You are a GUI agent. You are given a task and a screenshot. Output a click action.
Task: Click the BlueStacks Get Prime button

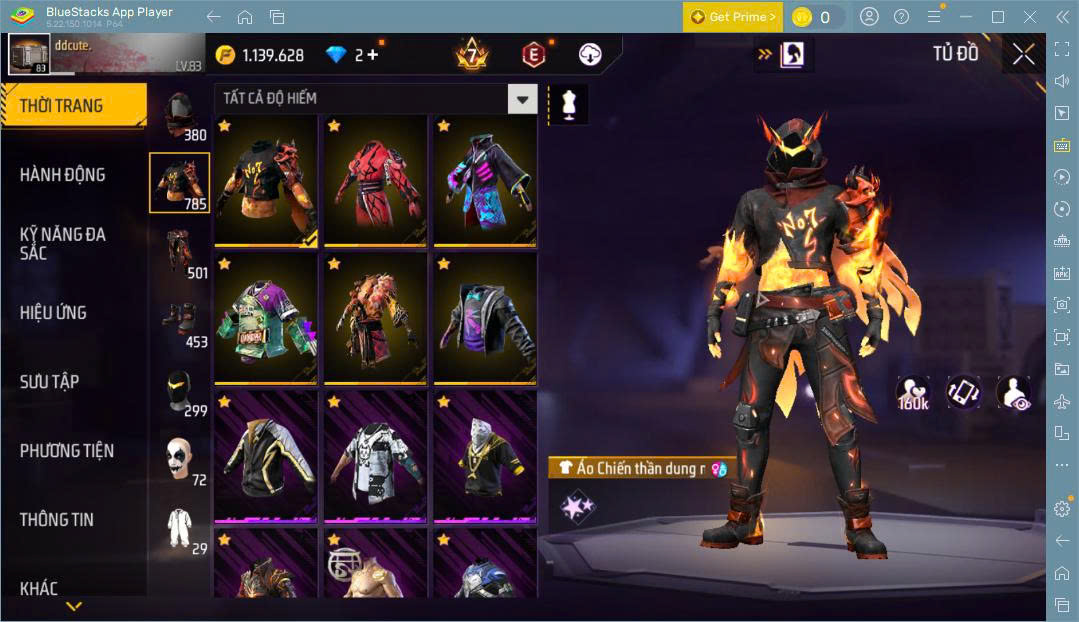point(733,17)
